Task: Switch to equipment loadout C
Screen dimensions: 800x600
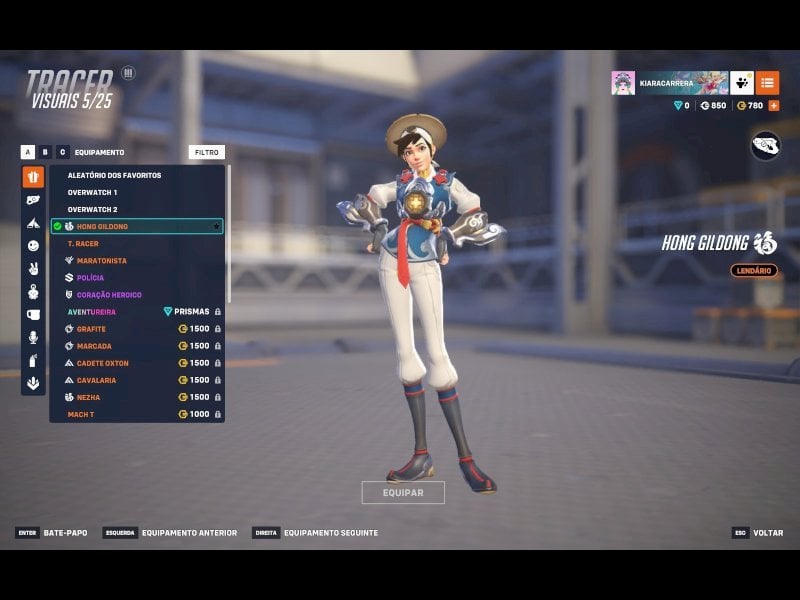Action: (x=62, y=152)
